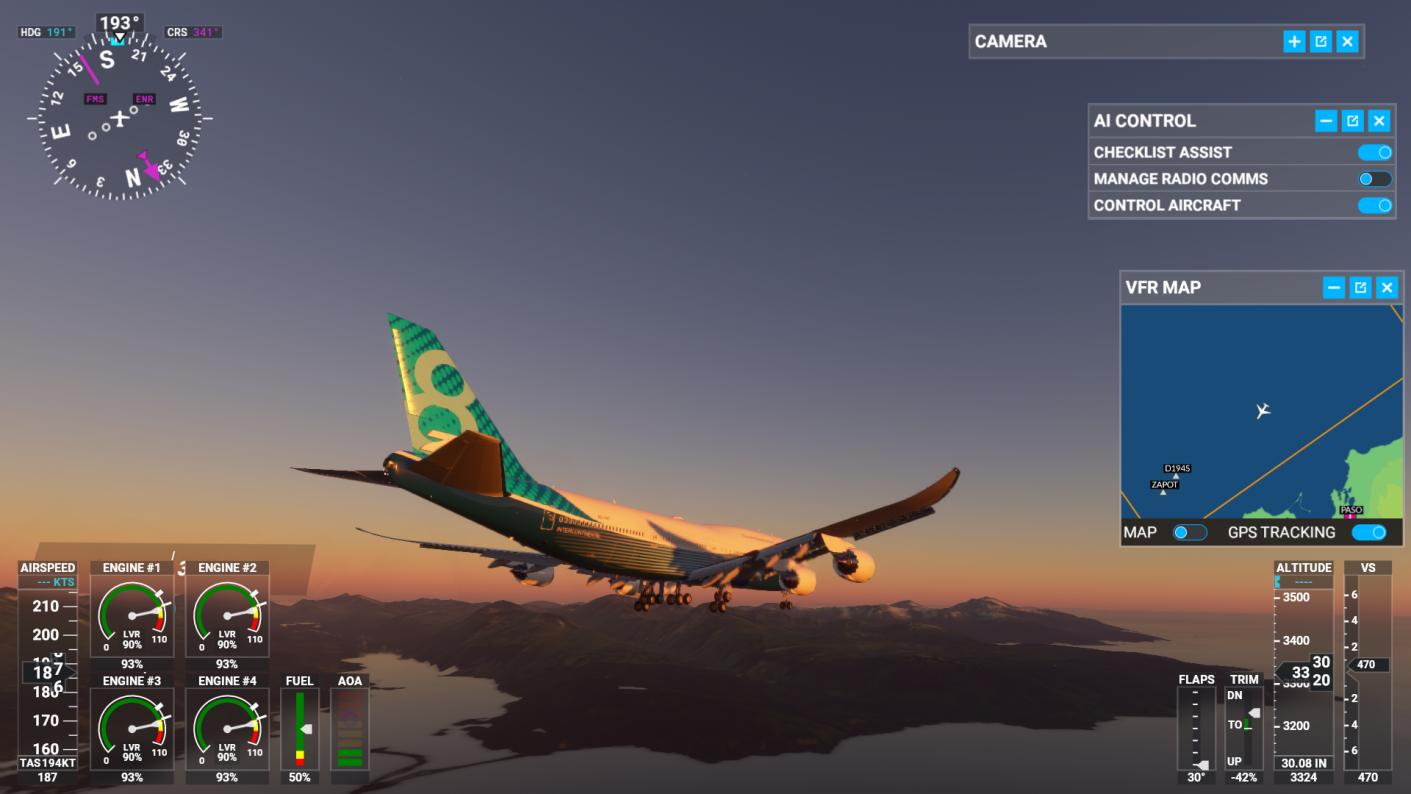This screenshot has height=794, width=1411.
Task: Click the CRS 341° course readout
Action: (193, 31)
